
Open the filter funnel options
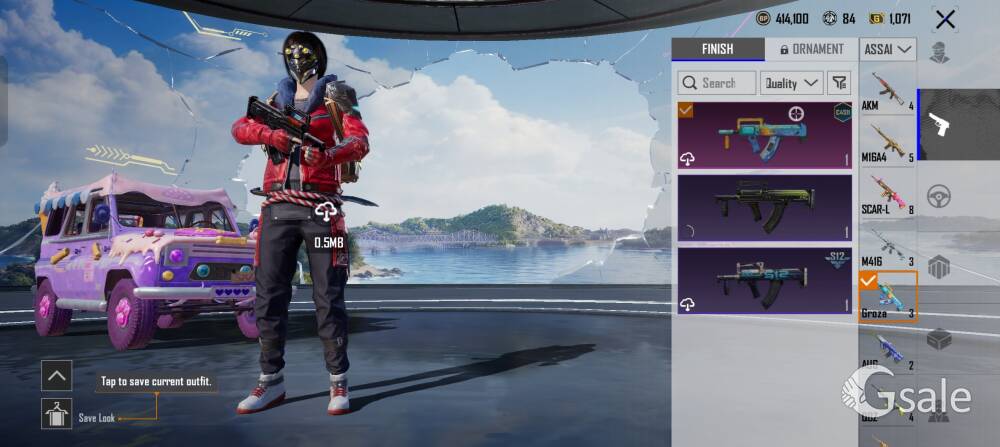click(839, 83)
